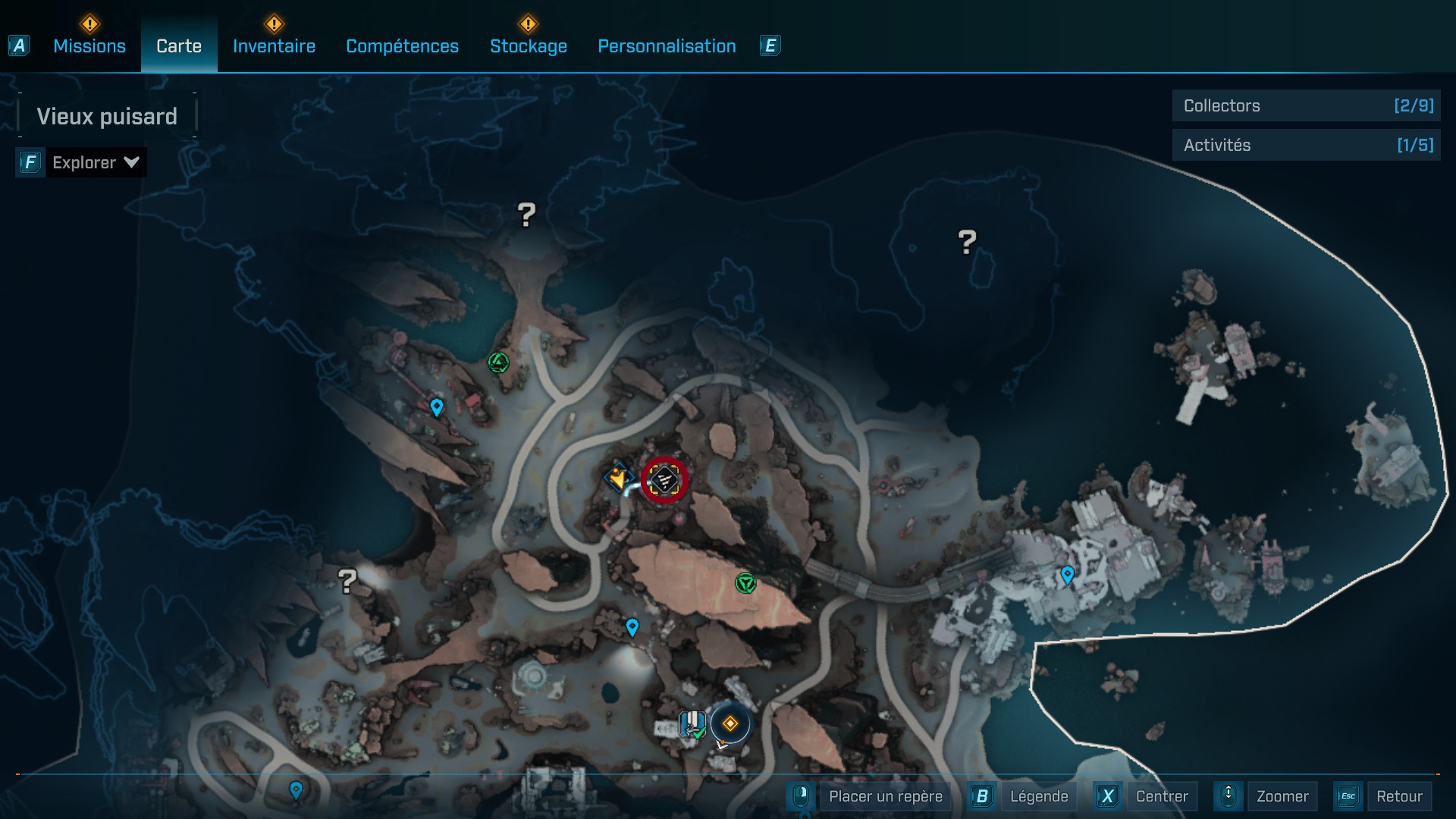Select the red mission objective marker
The width and height of the screenshot is (1456, 819).
pyautogui.click(x=663, y=479)
